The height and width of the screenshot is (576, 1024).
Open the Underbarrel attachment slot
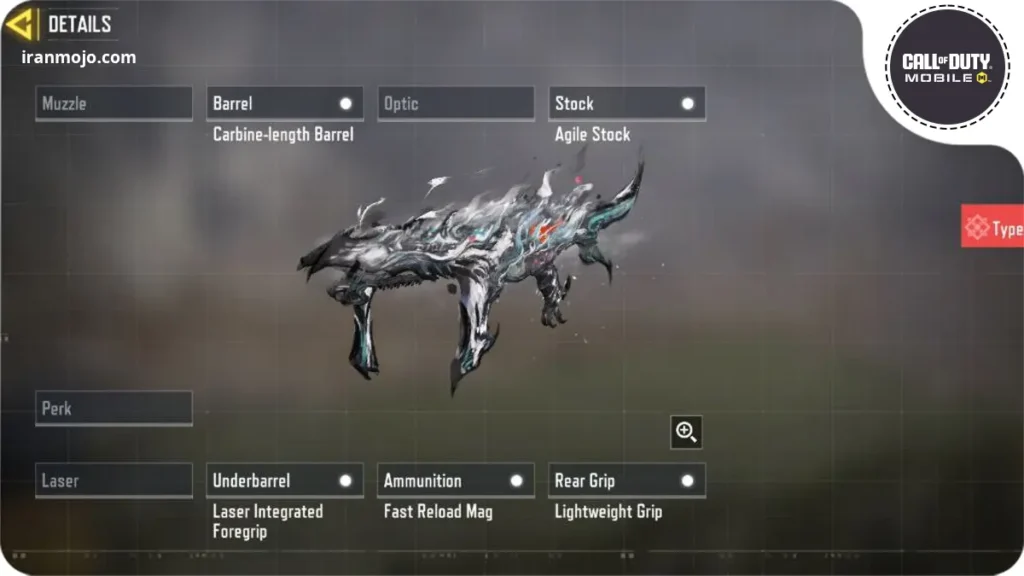[285, 481]
